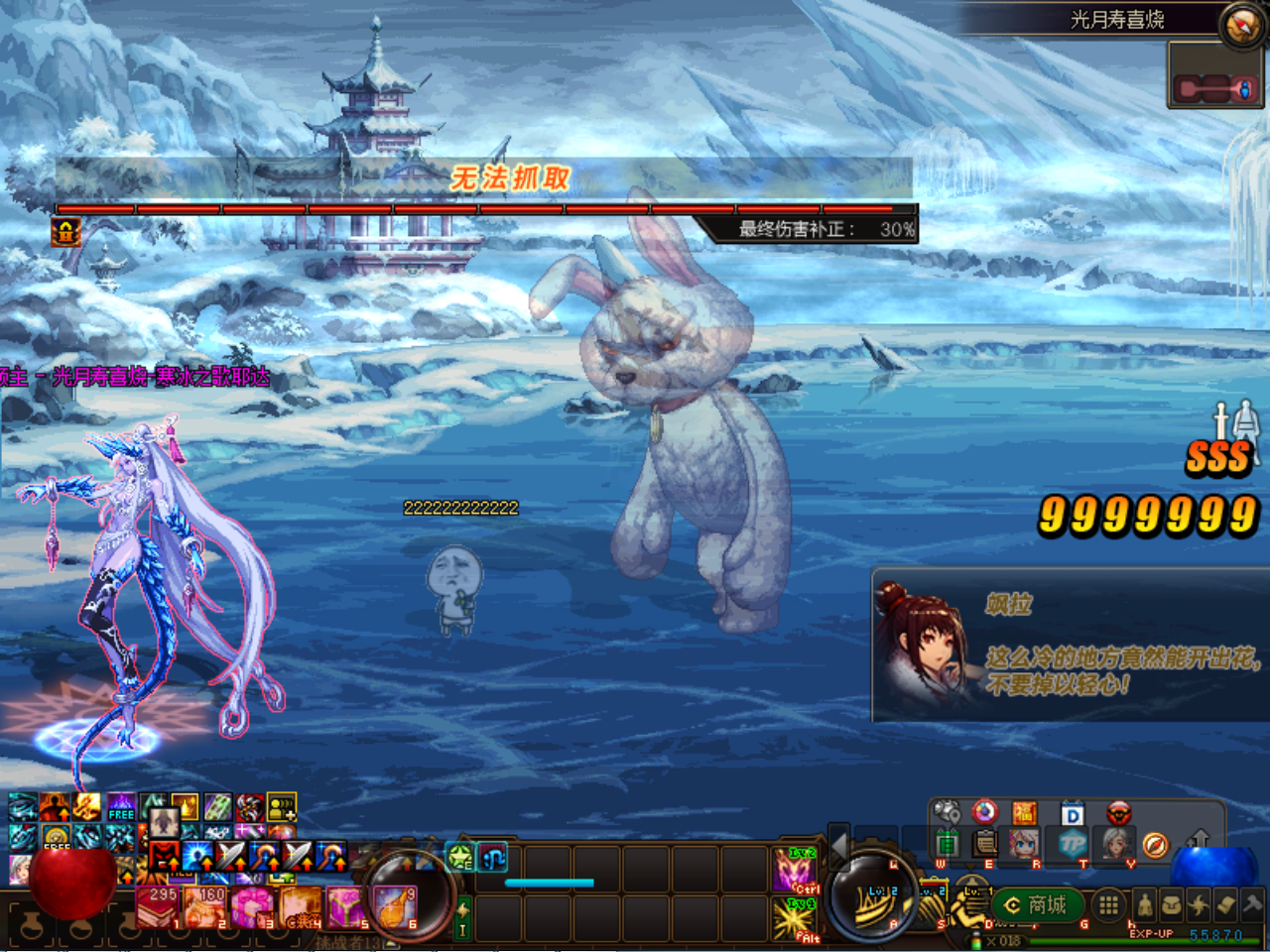Use the chicken leg item in slot 6

[x=397, y=907]
